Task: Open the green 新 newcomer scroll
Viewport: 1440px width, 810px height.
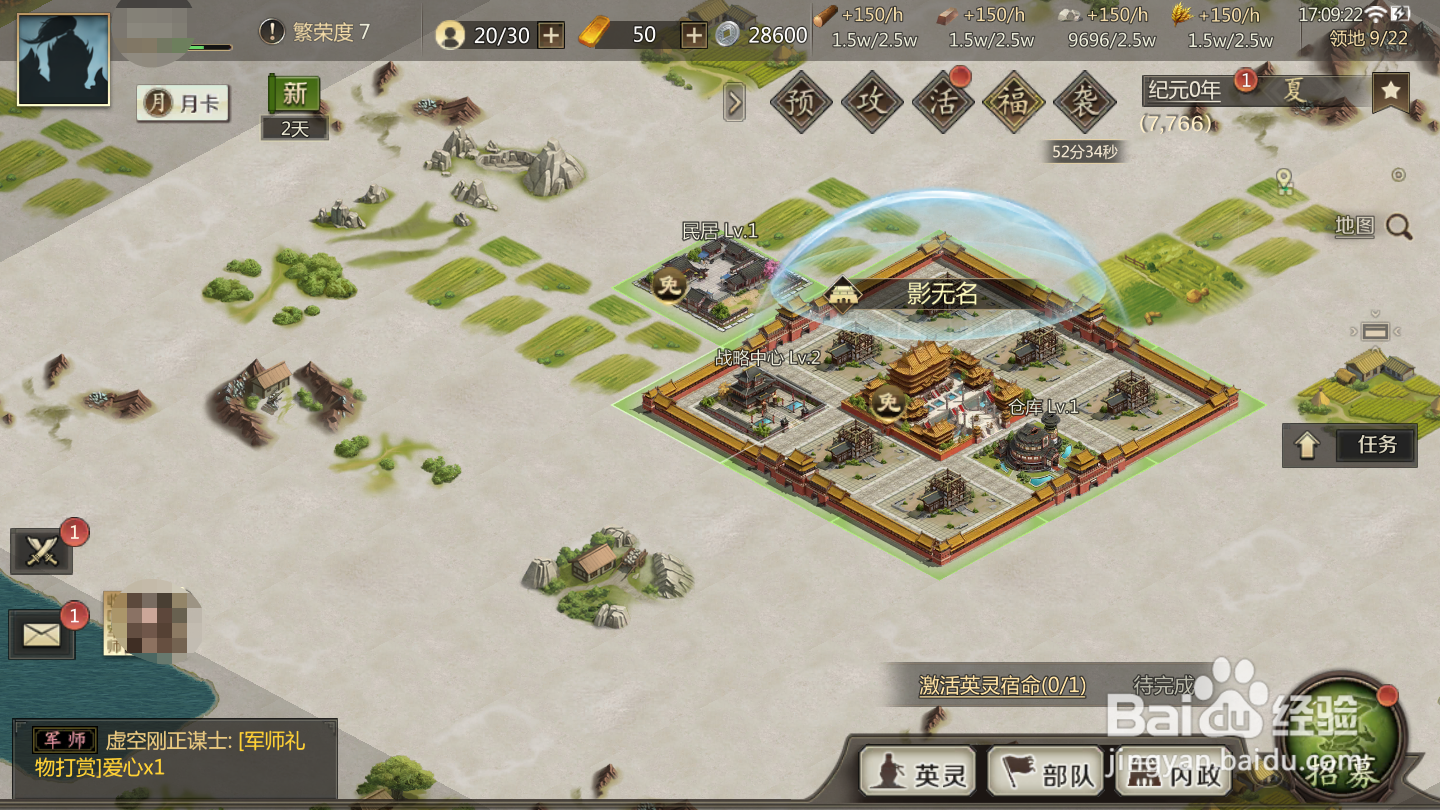Action: click(294, 94)
